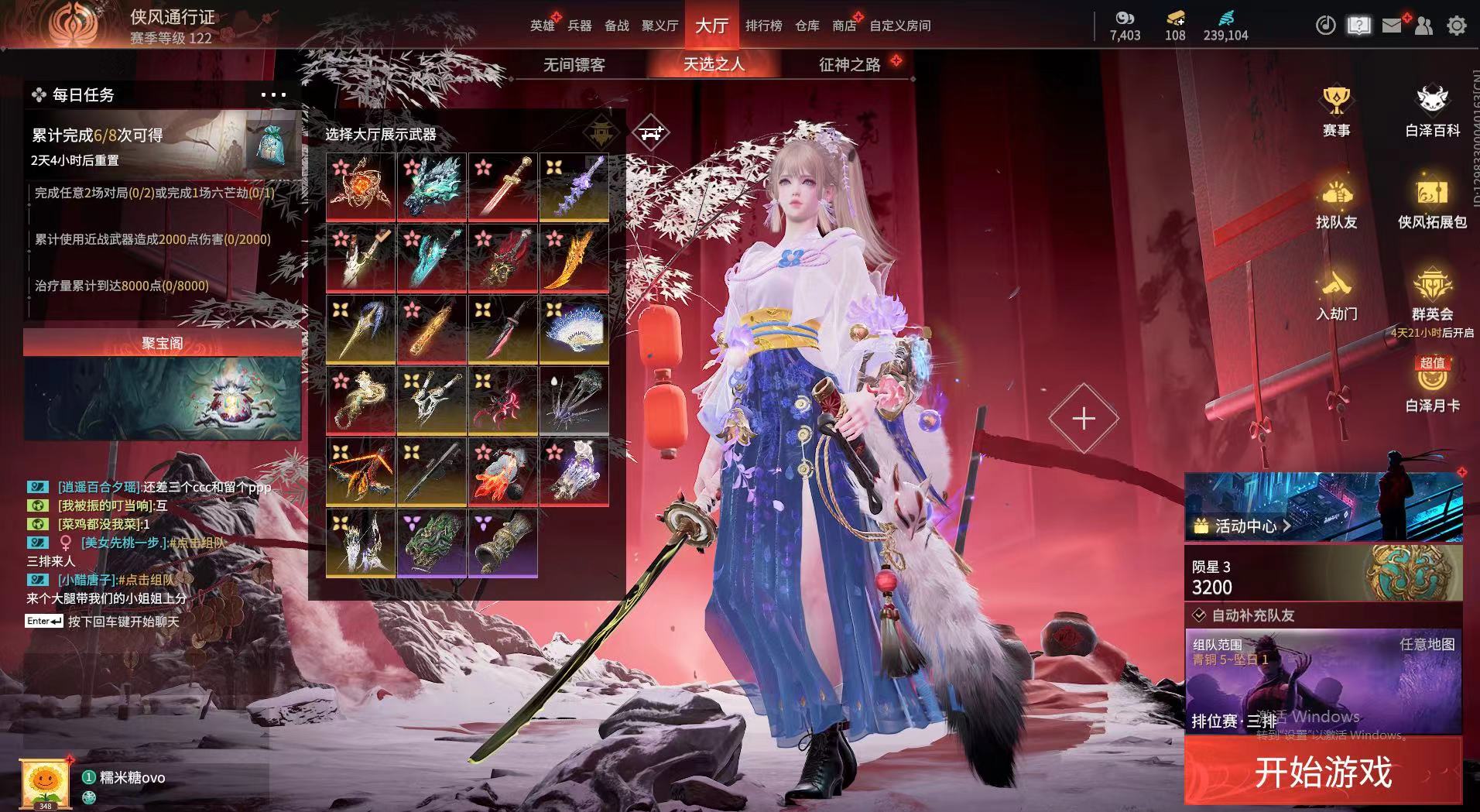This screenshot has width=1480, height=812.
Task: Open the 赛事 tournament trophy
Action: pyautogui.click(x=1336, y=111)
